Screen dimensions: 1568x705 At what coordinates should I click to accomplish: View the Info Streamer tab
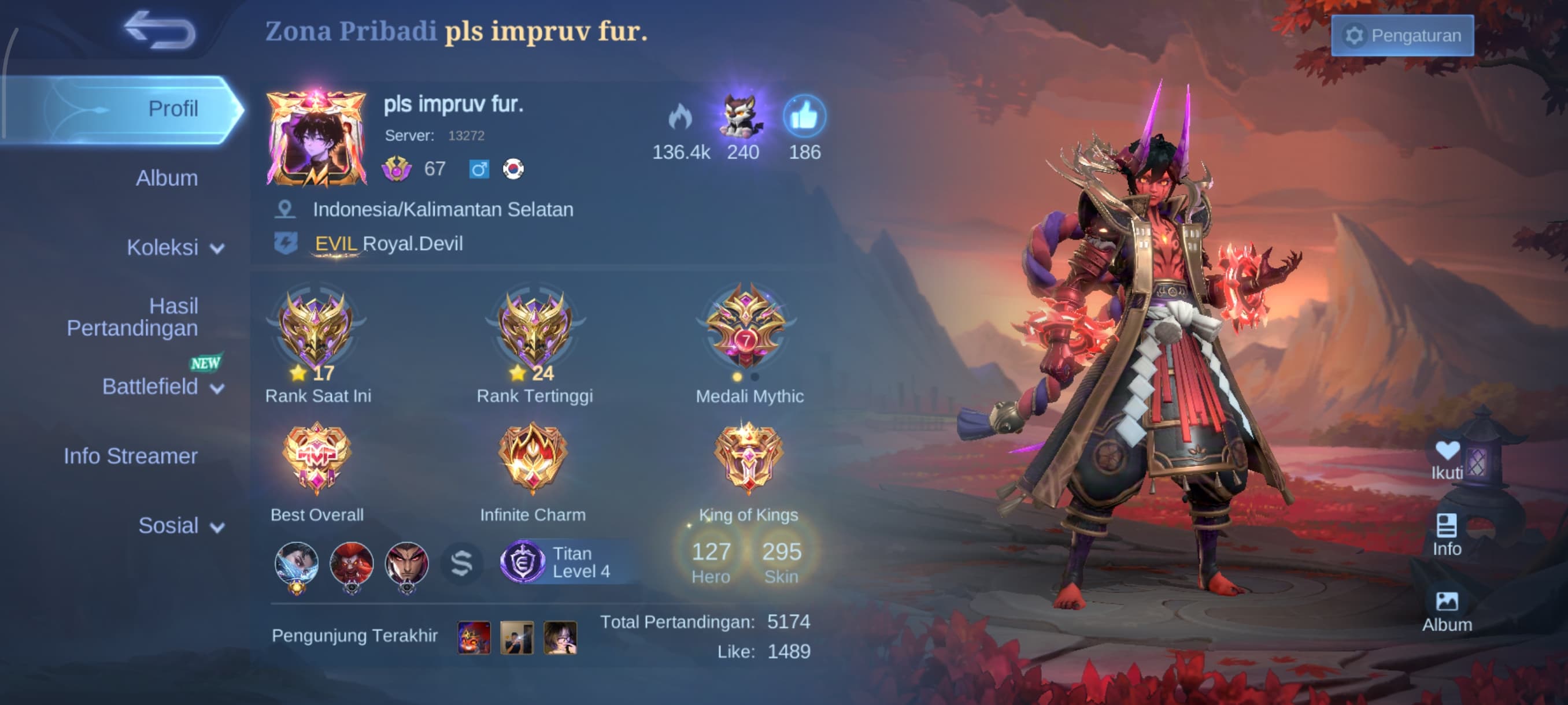tap(130, 456)
